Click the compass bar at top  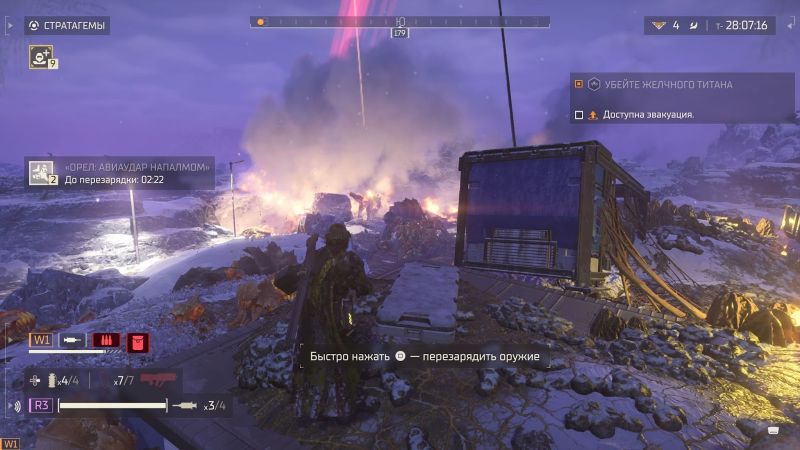[400, 21]
